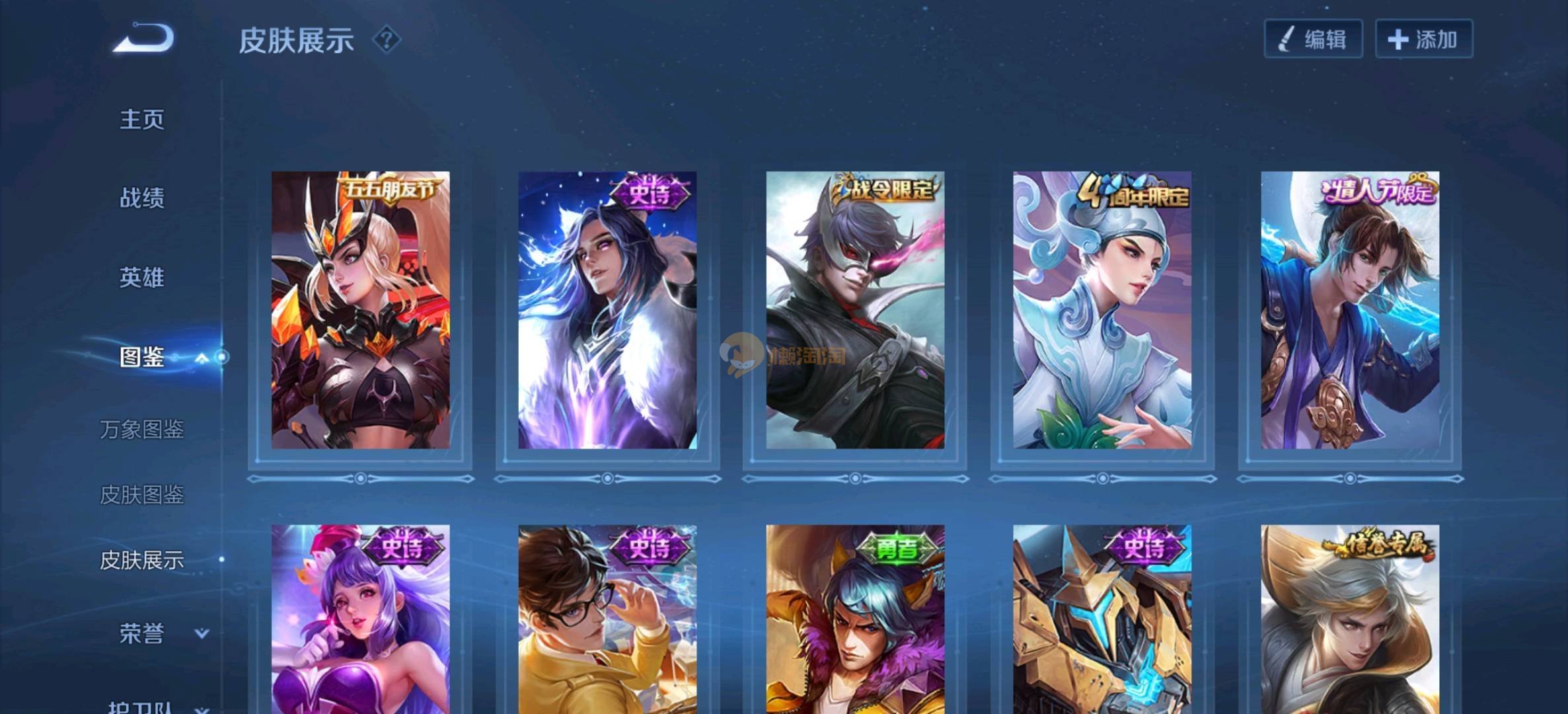This screenshot has width=1568, height=714.
Task: Select the 英雄 tab
Action: click(x=141, y=277)
